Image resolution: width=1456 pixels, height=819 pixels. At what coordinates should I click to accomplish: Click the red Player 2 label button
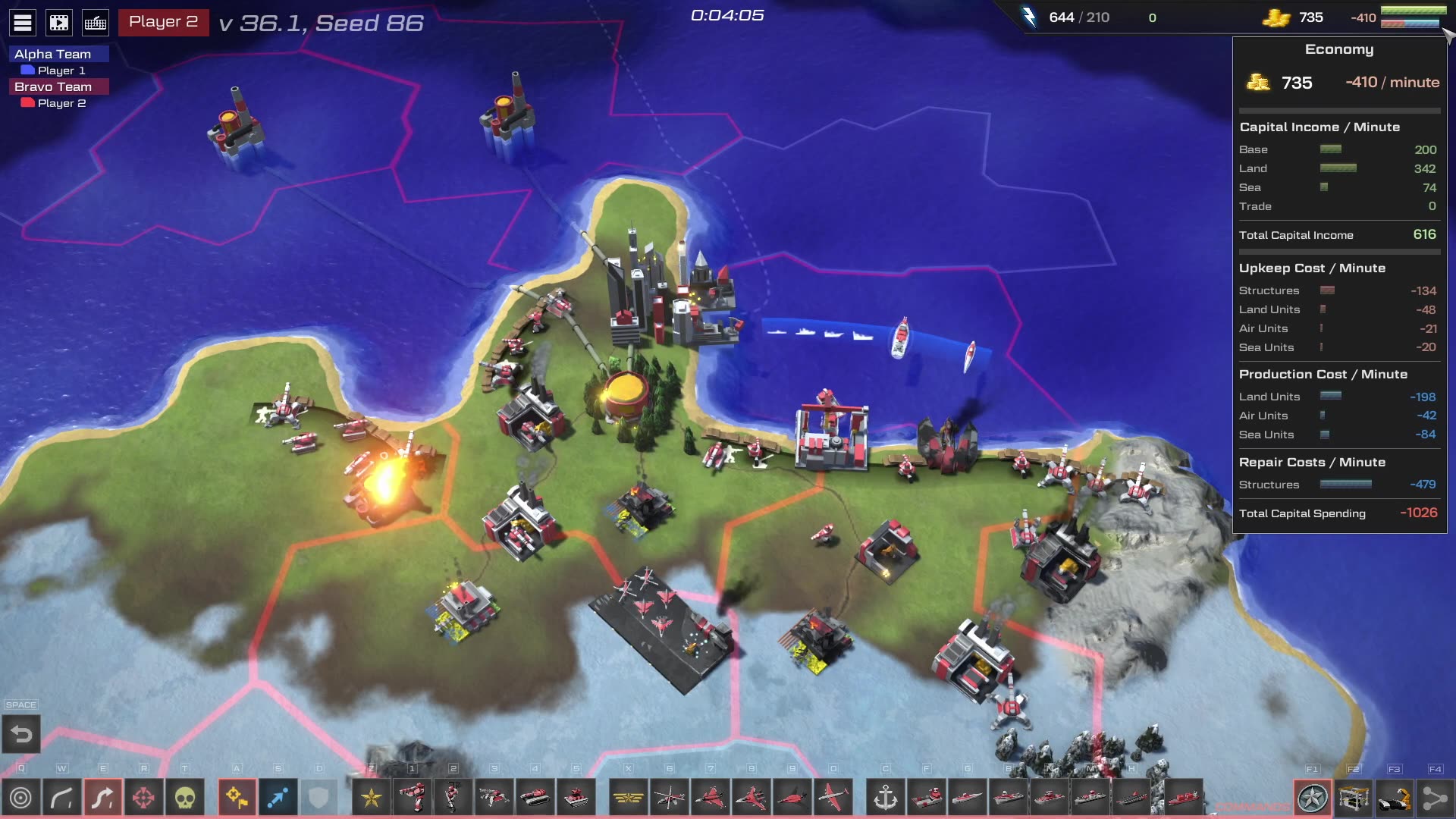[x=163, y=22]
